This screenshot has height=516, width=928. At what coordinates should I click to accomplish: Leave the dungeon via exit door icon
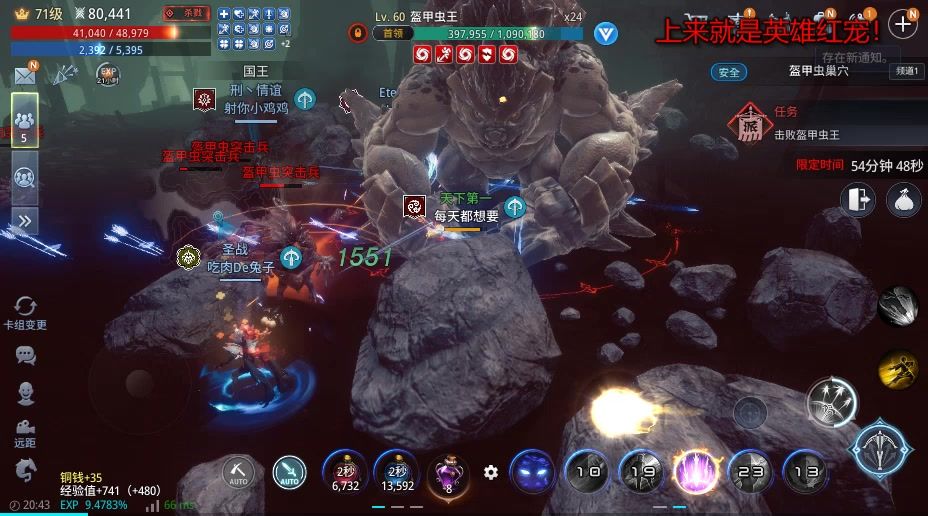857,200
